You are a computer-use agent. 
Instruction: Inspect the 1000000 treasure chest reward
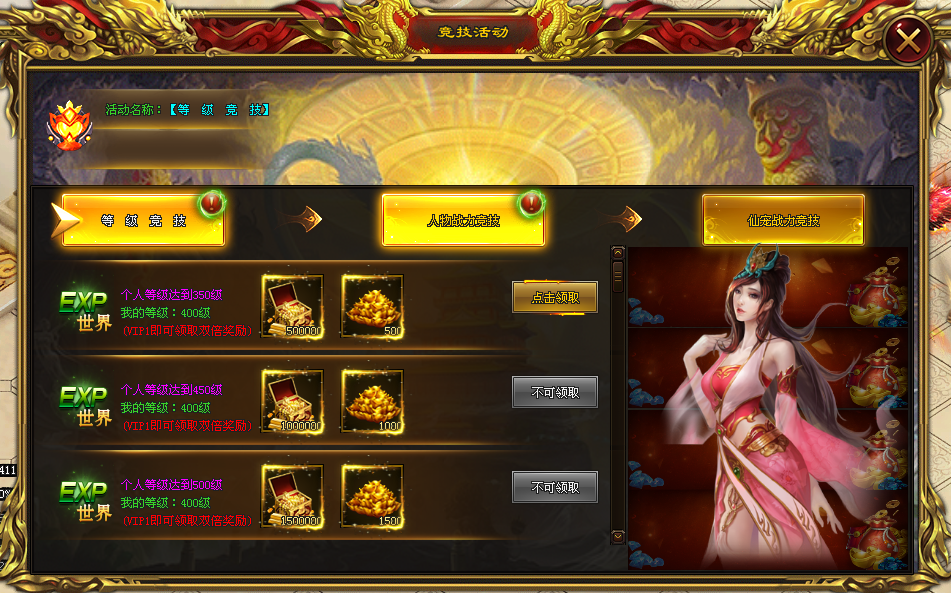click(x=292, y=401)
